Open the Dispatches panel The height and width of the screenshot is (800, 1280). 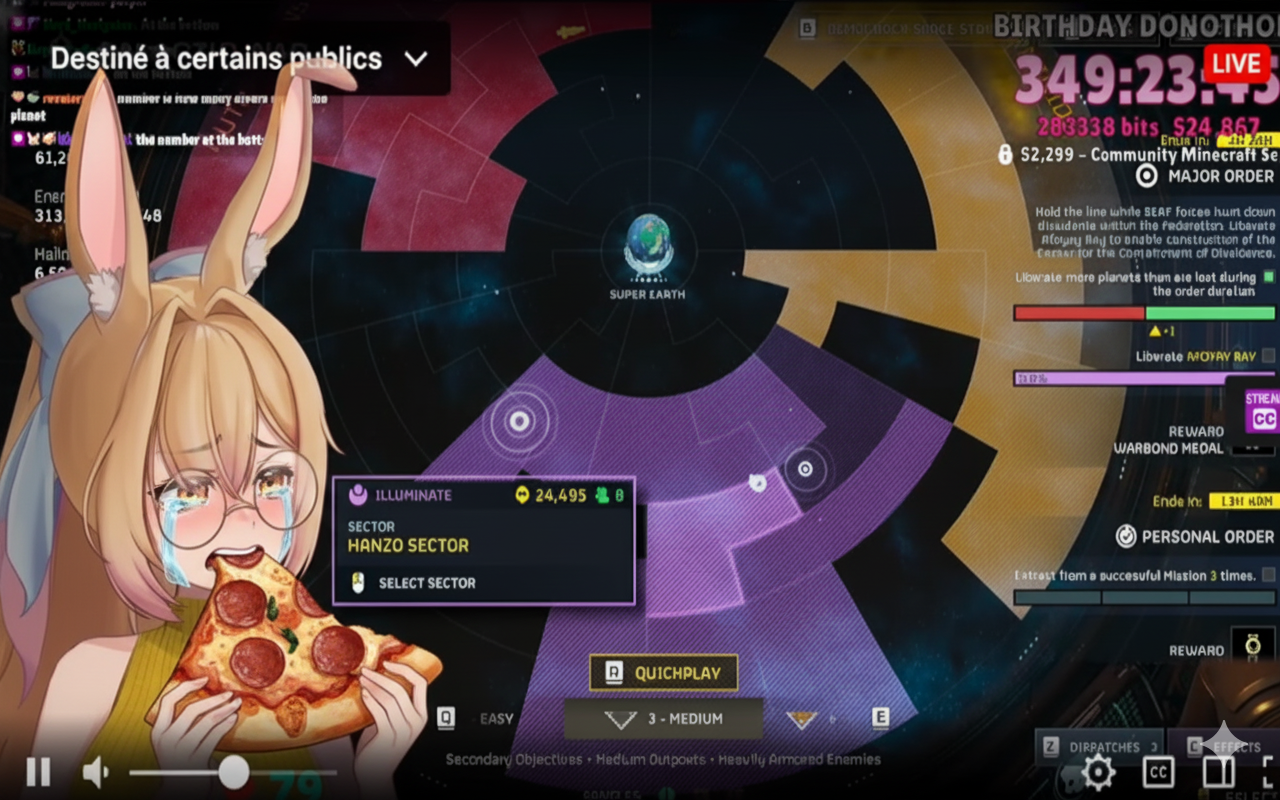(1099, 747)
